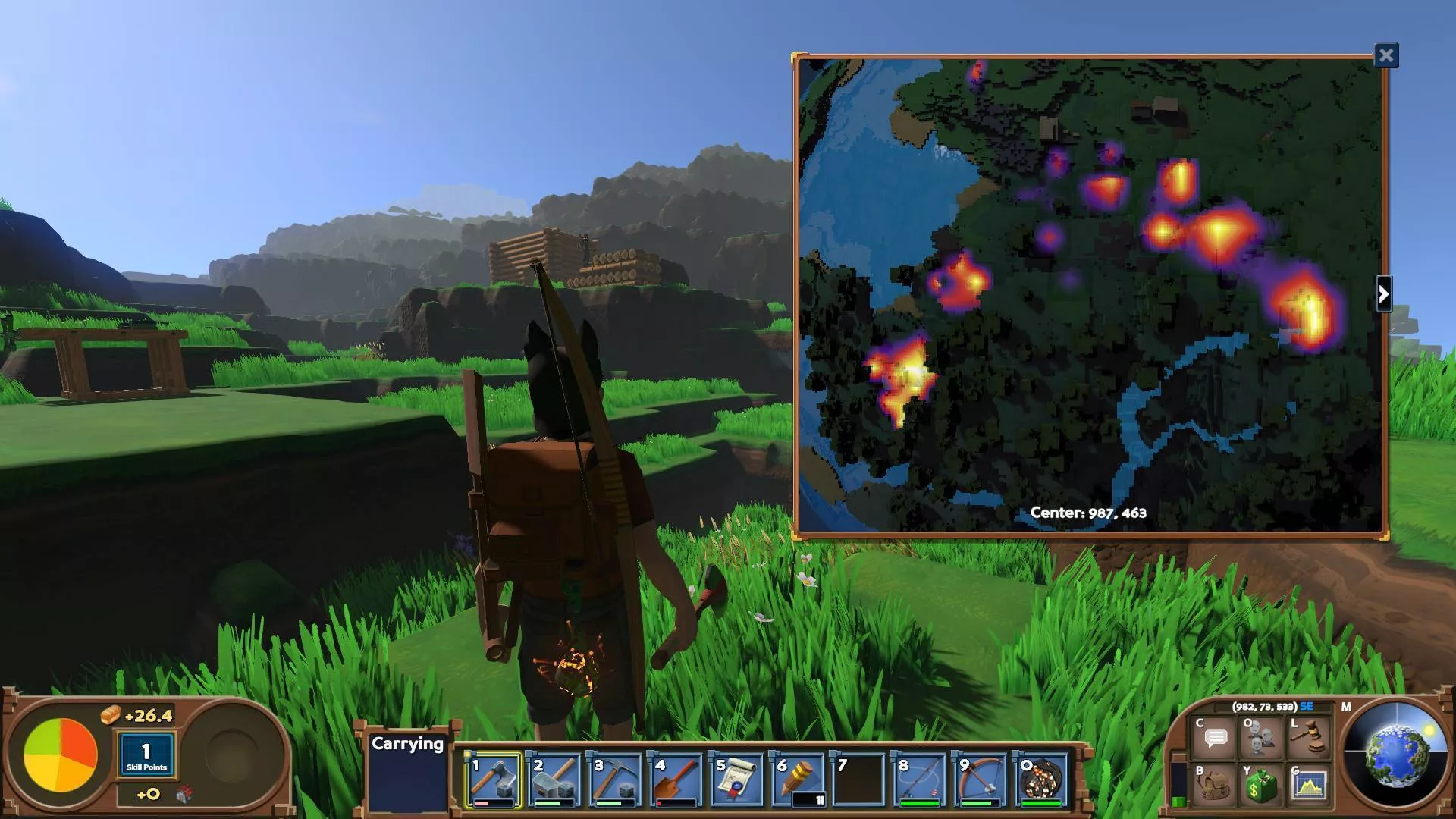The image size is (1456, 819).
Task: Equip the fishing rod in slot 8
Action: [x=919, y=780]
